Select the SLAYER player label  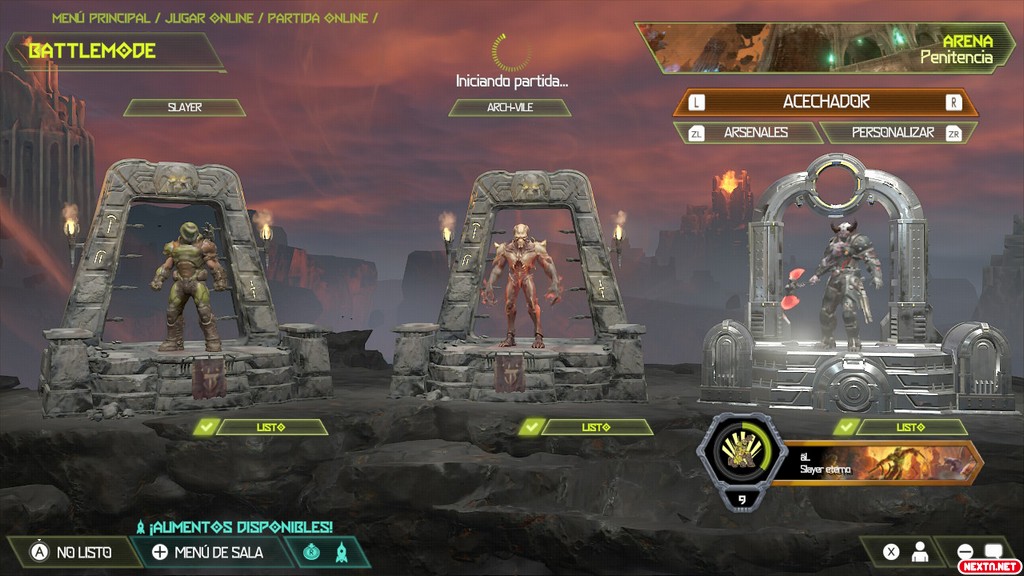click(x=184, y=107)
